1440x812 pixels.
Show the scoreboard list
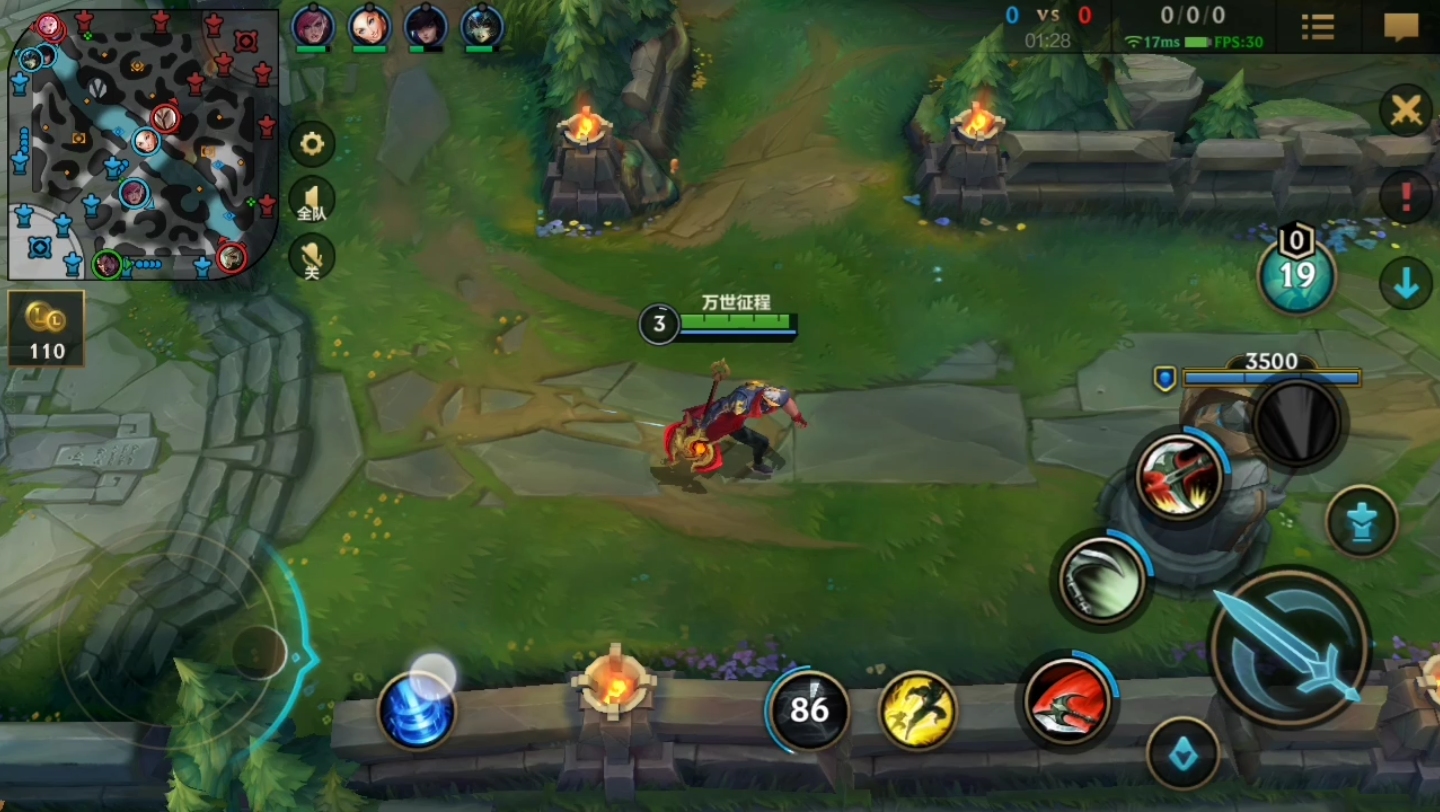click(1318, 27)
